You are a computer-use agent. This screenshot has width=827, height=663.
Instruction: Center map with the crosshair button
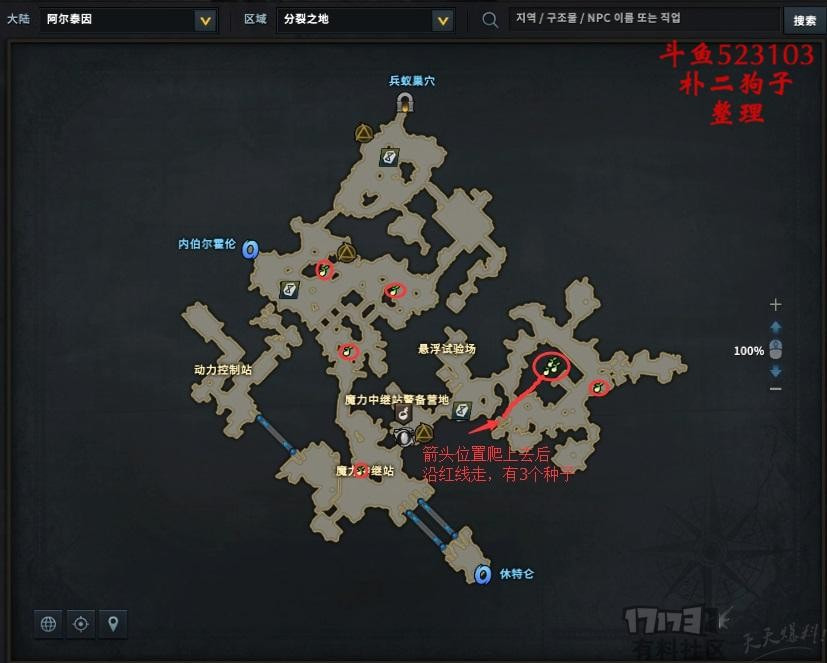(81, 624)
